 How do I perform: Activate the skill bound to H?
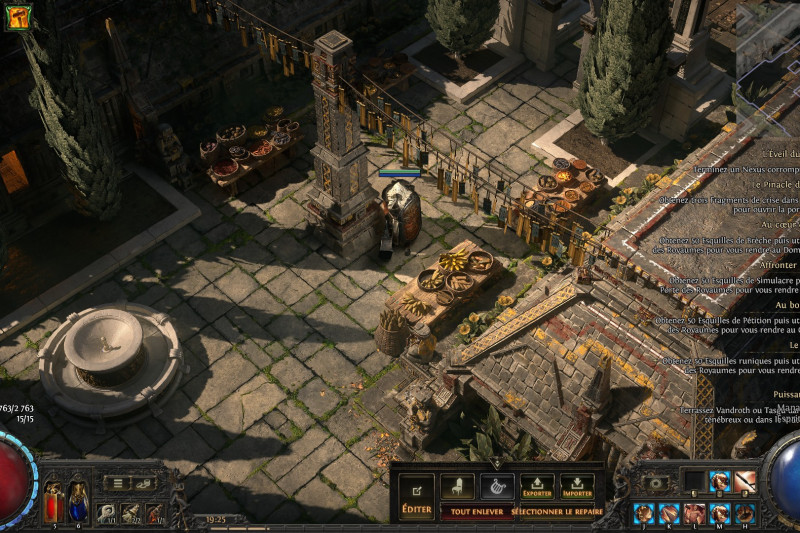pos(745,513)
